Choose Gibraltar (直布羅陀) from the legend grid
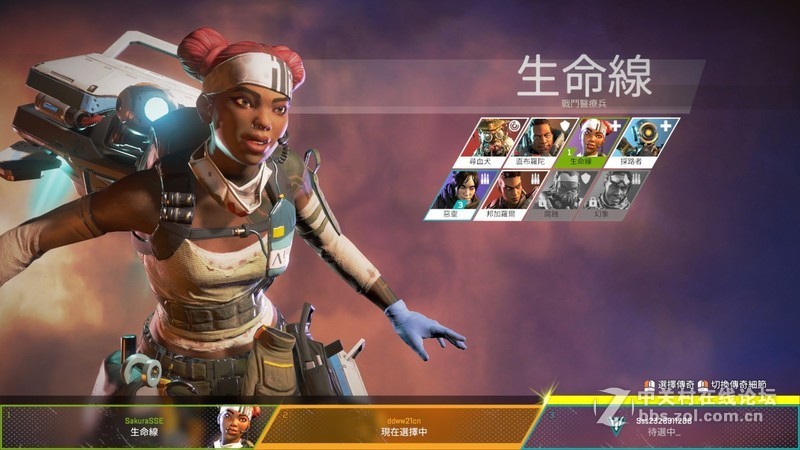The height and width of the screenshot is (450, 800). click(543, 141)
